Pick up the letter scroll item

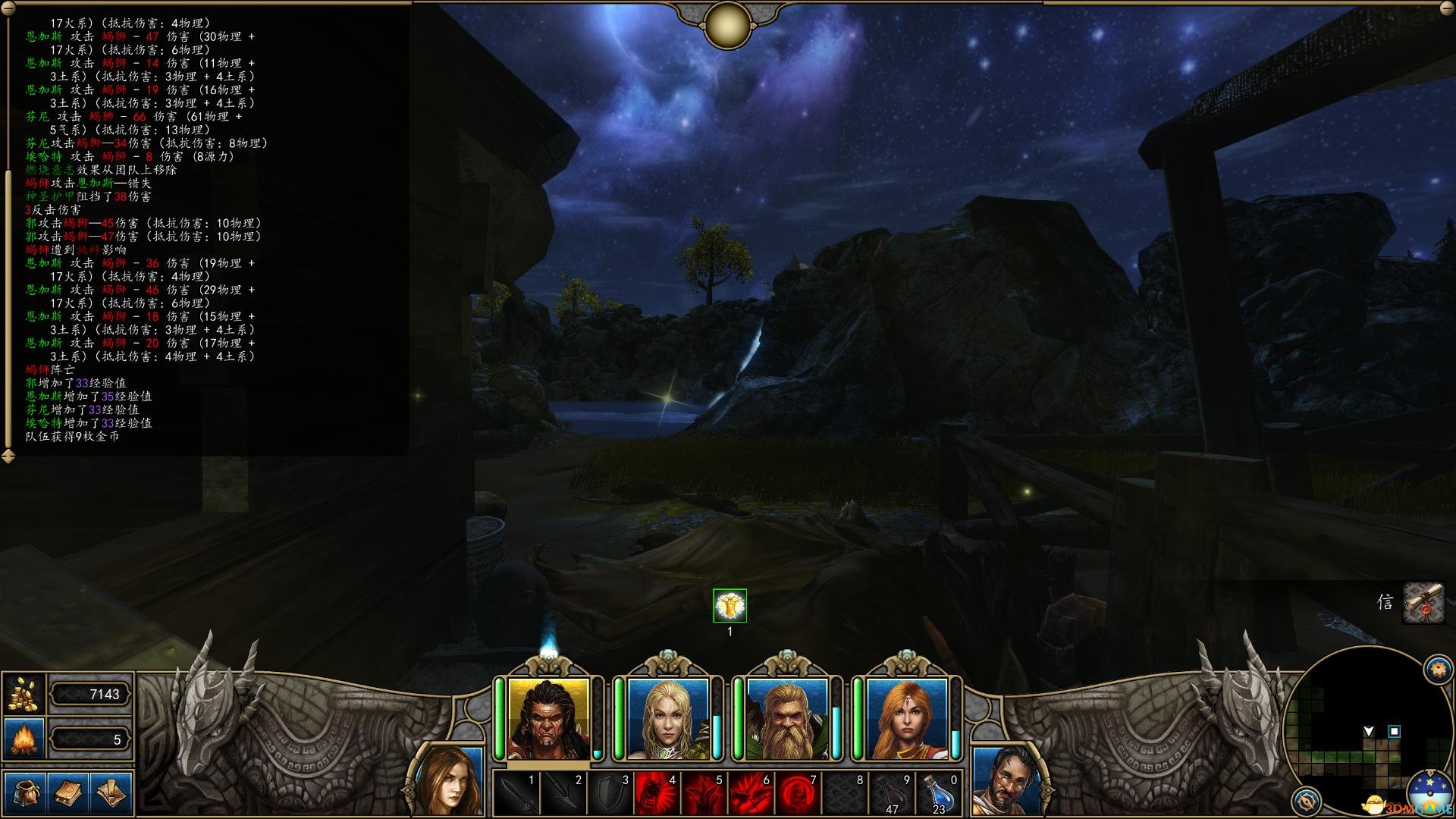pyautogui.click(x=1423, y=603)
